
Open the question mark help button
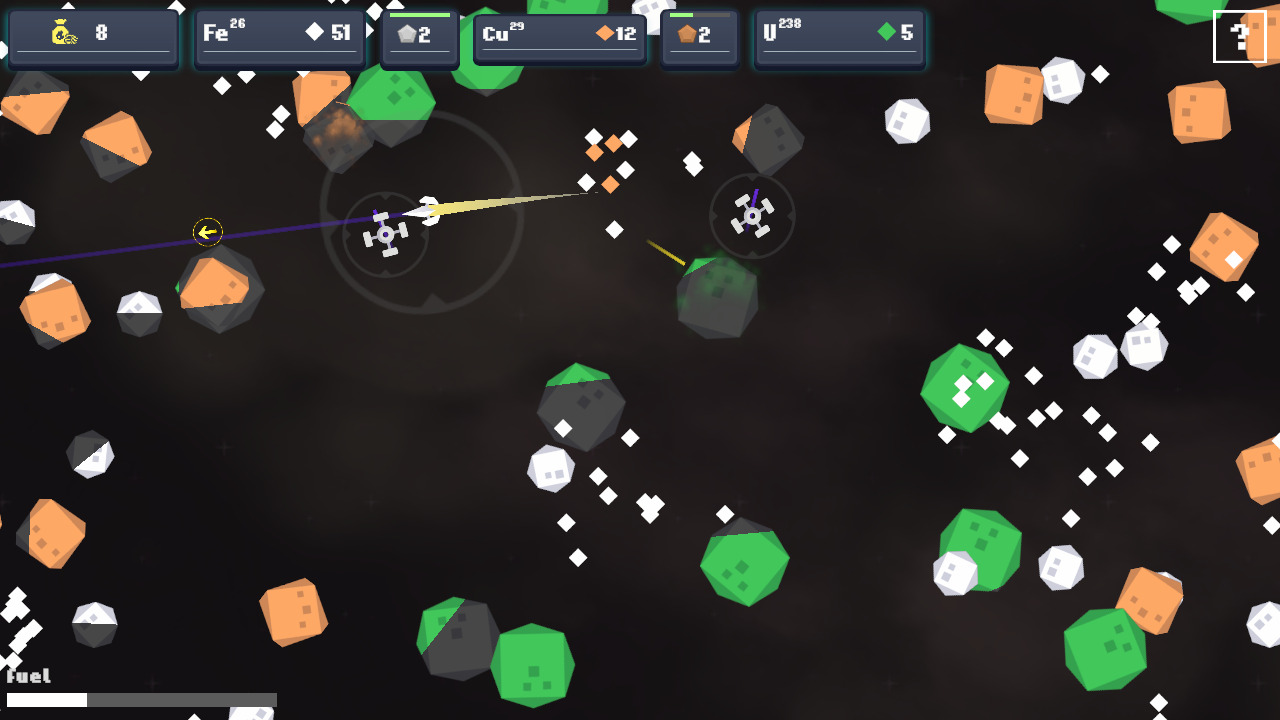click(x=1239, y=36)
